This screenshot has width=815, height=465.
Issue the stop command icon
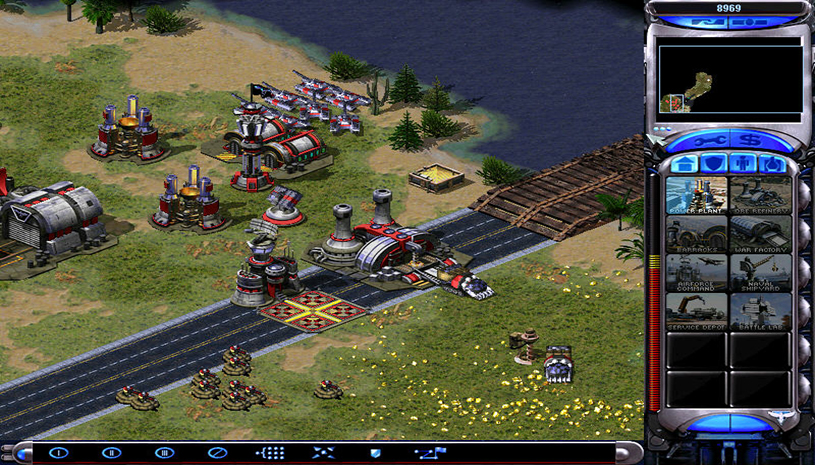coord(217,453)
